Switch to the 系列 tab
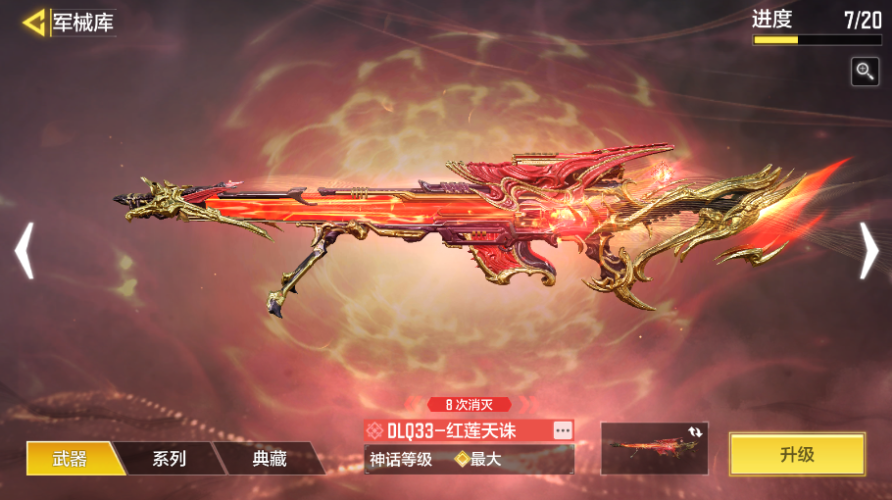The height and width of the screenshot is (500, 892). coord(169,458)
